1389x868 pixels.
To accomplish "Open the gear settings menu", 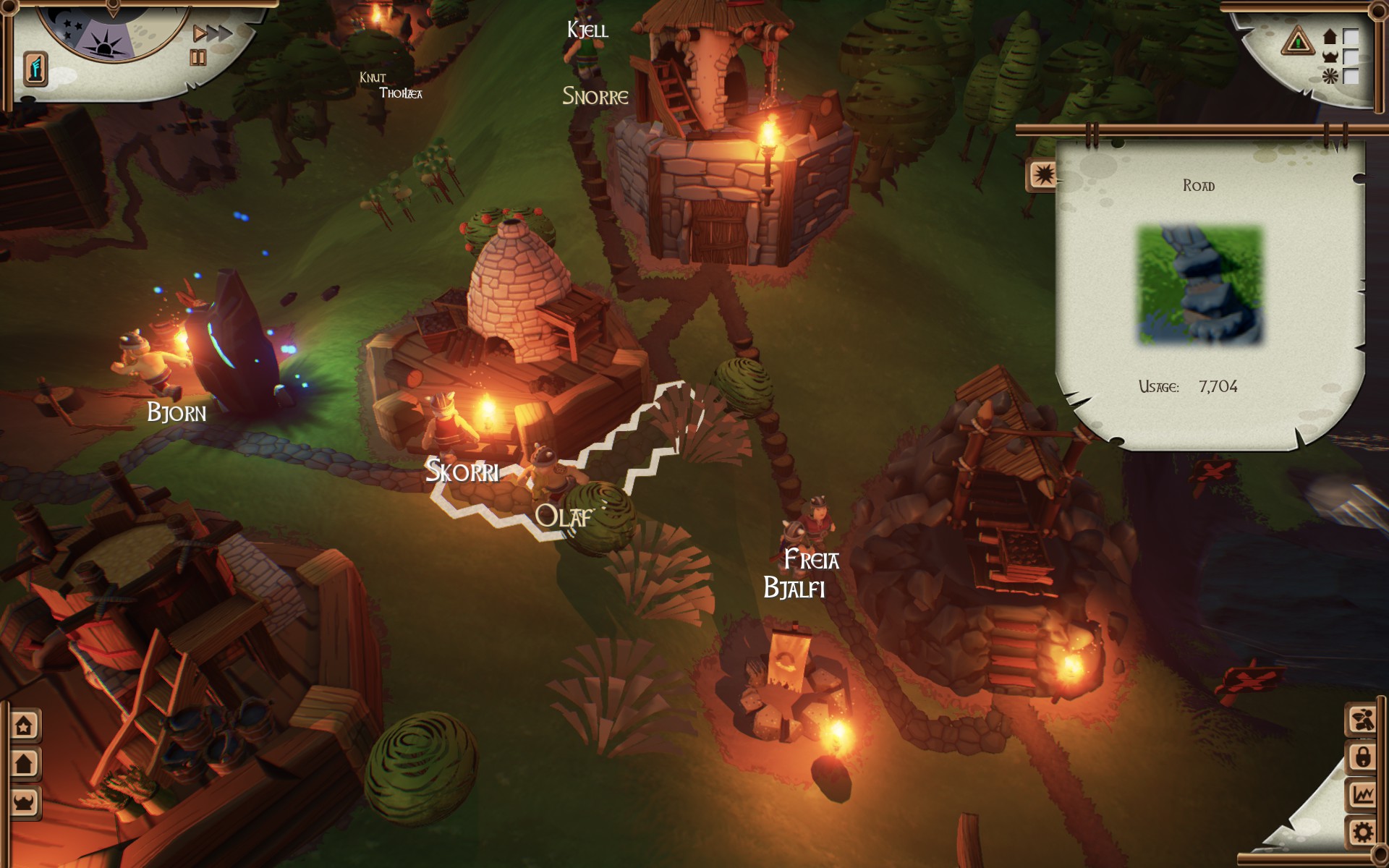I will (1362, 833).
